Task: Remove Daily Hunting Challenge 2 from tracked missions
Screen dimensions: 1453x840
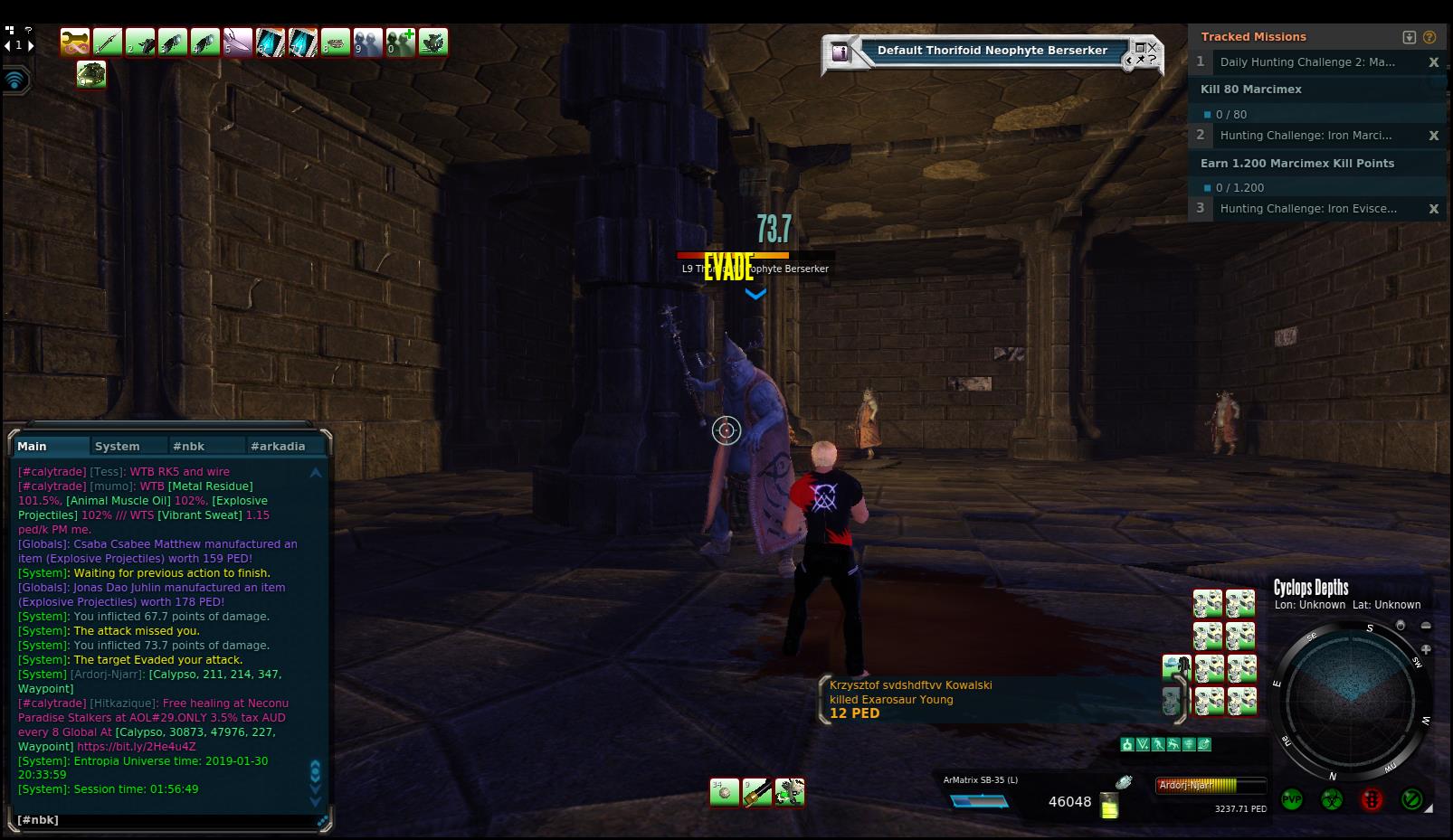Action: [1433, 62]
